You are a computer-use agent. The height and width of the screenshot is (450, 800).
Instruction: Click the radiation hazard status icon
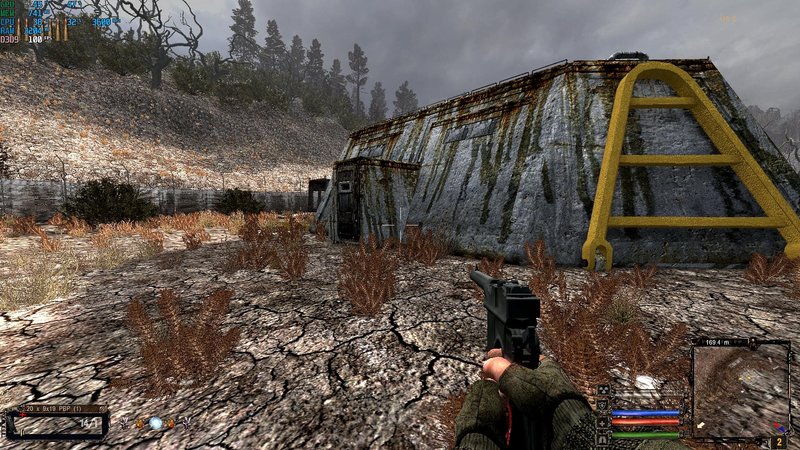603,390
